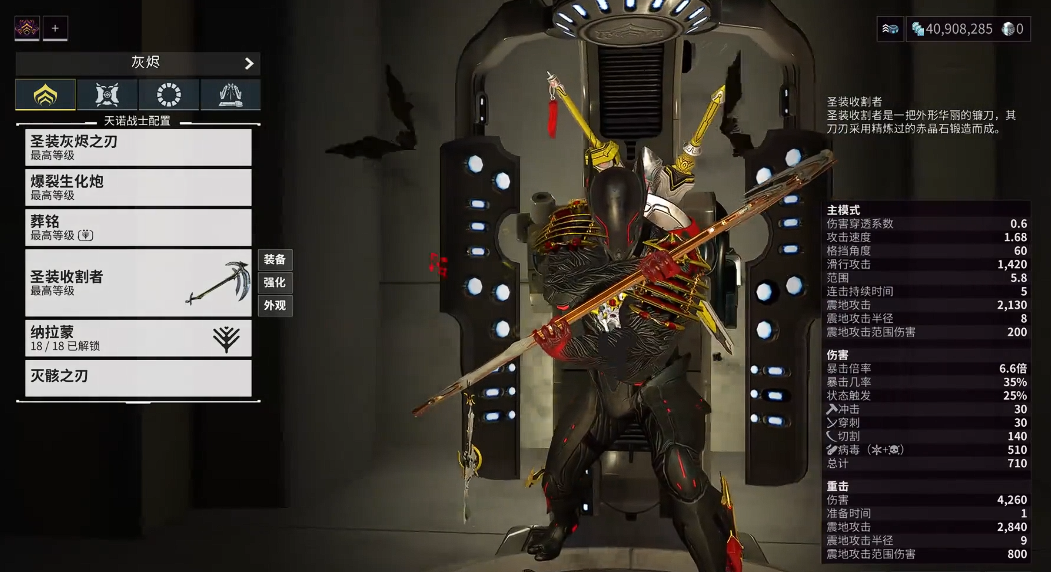Screen dimensions: 1051x572
Task: Switch to the Warframe chevron tab
Action: click(x=45, y=95)
